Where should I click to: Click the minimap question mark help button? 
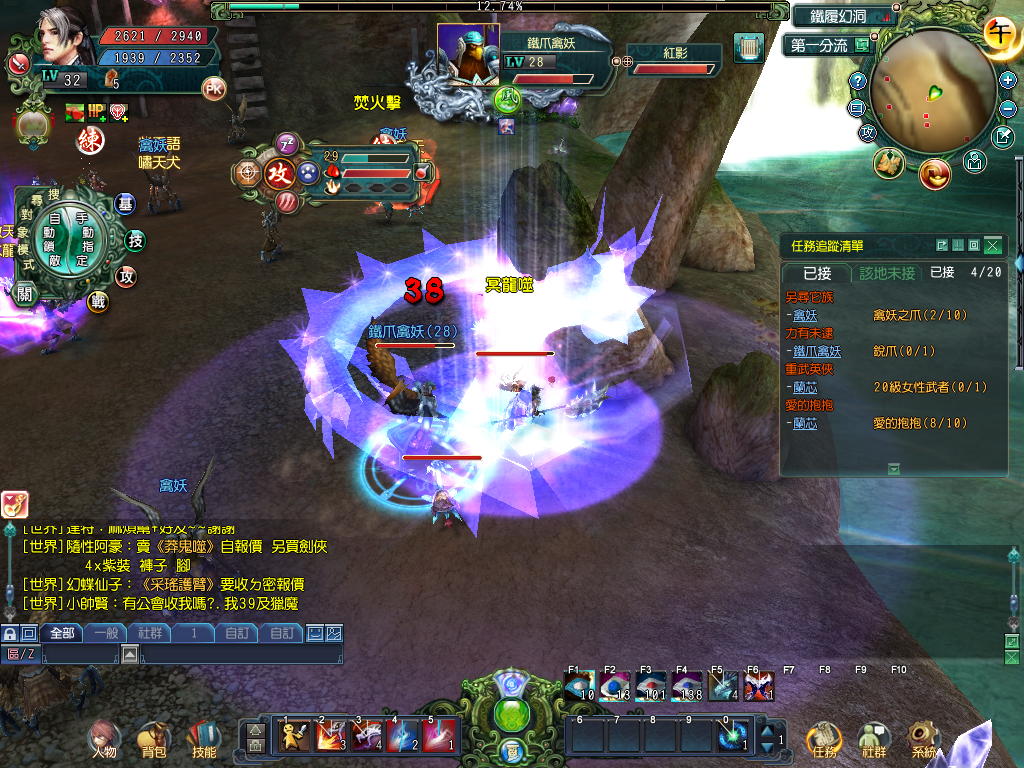tap(857, 80)
